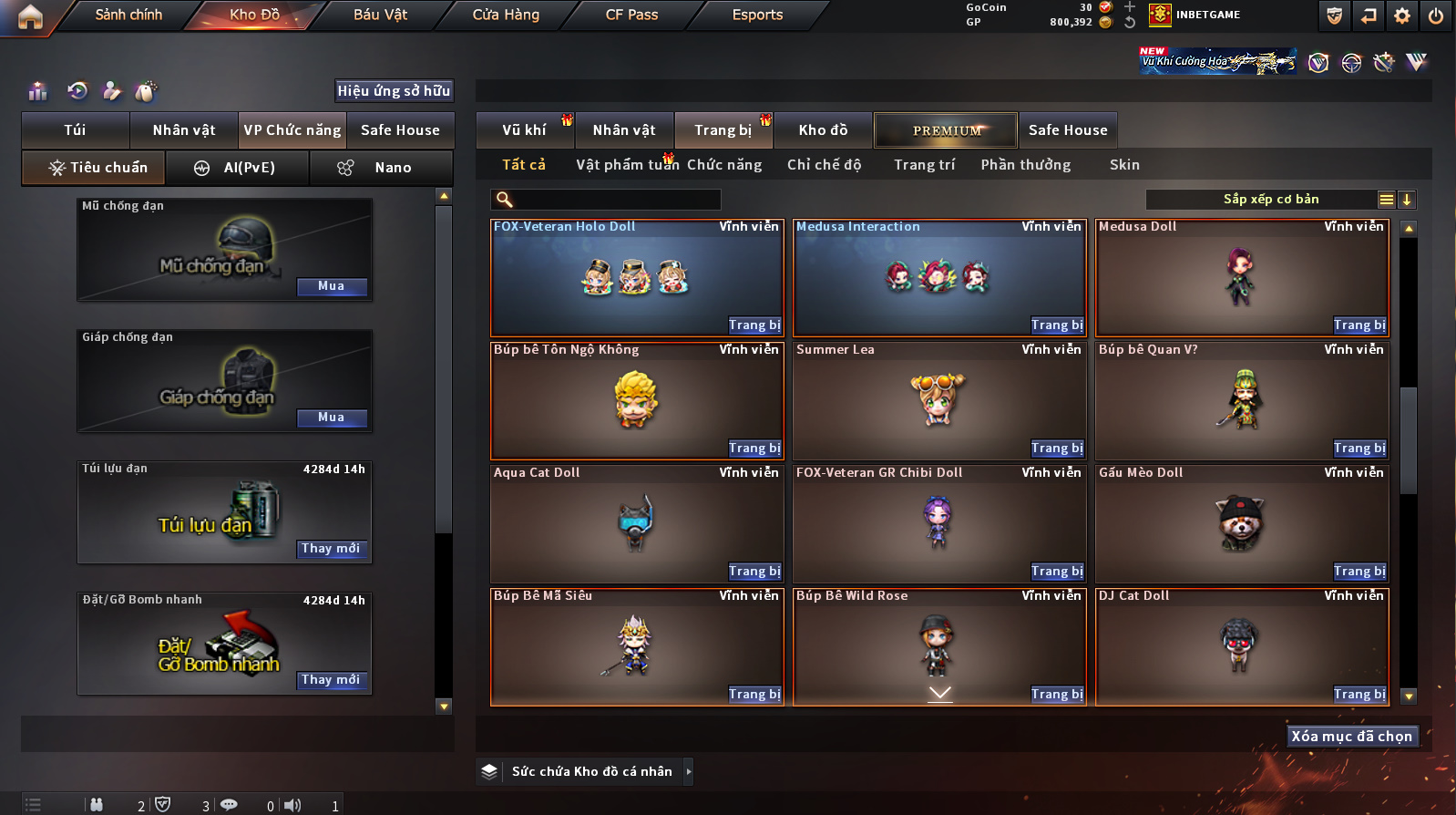Viewport: 1456px width, 815px height.
Task: Go to Sảnh chính lobby
Action: [x=128, y=15]
